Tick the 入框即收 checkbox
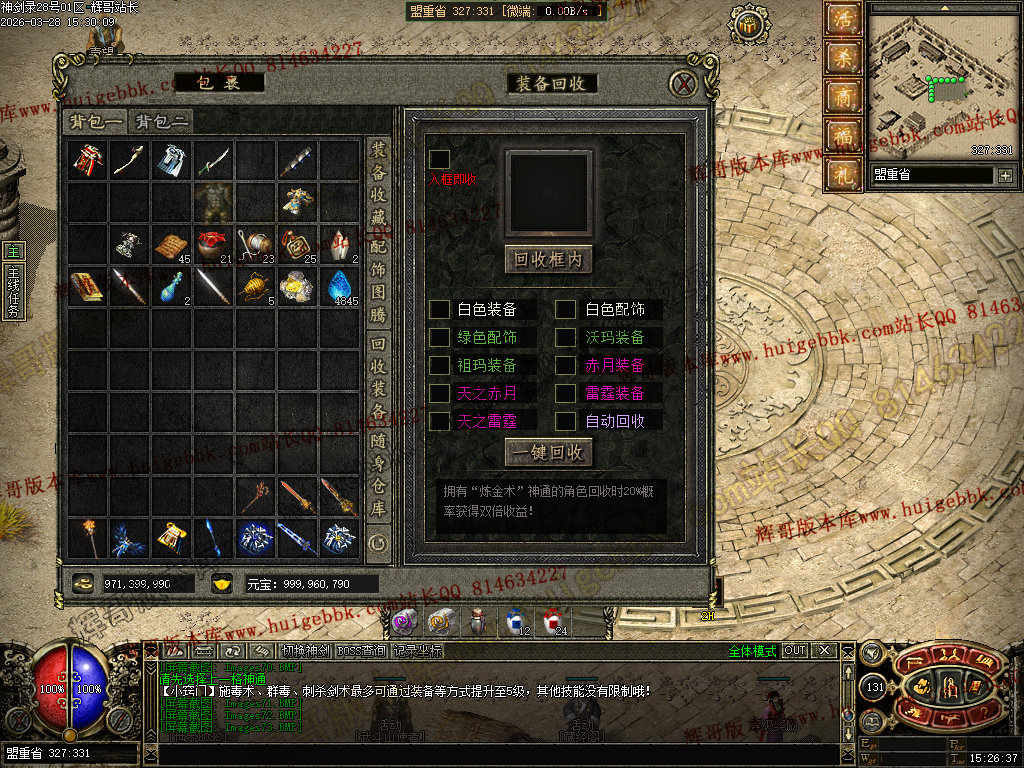 pos(439,159)
